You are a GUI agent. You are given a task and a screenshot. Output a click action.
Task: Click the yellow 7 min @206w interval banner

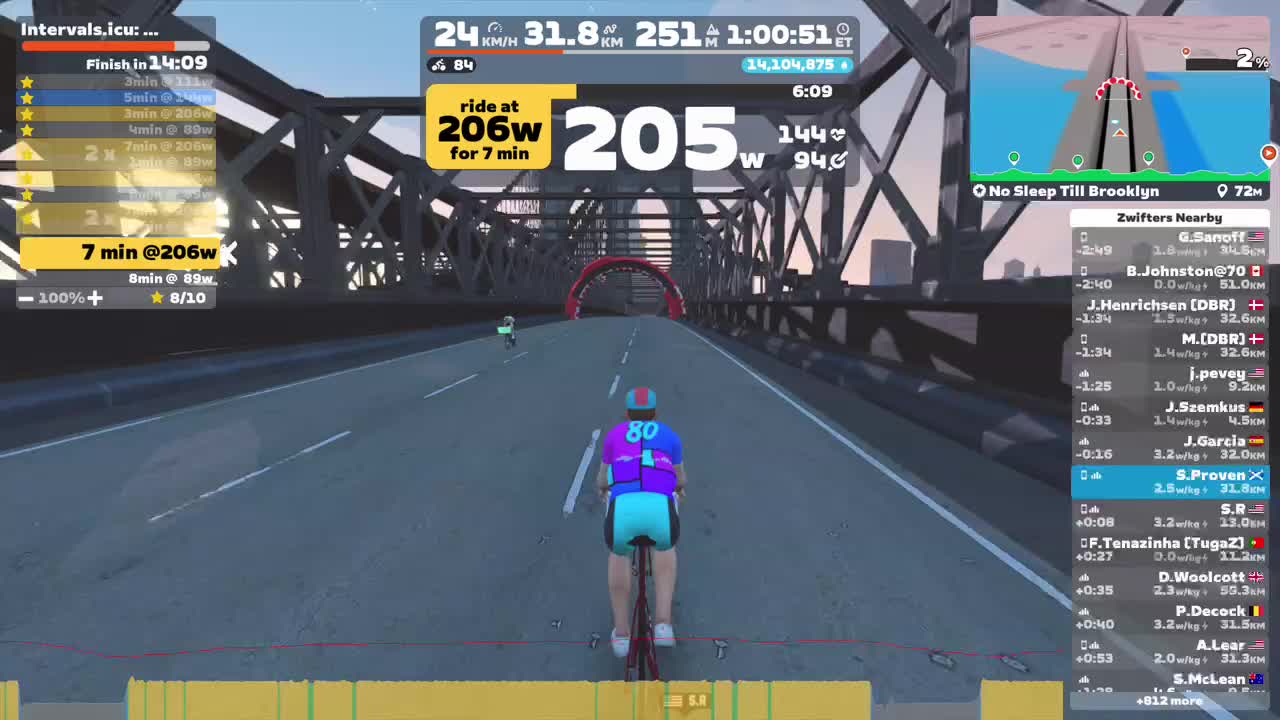coord(120,253)
